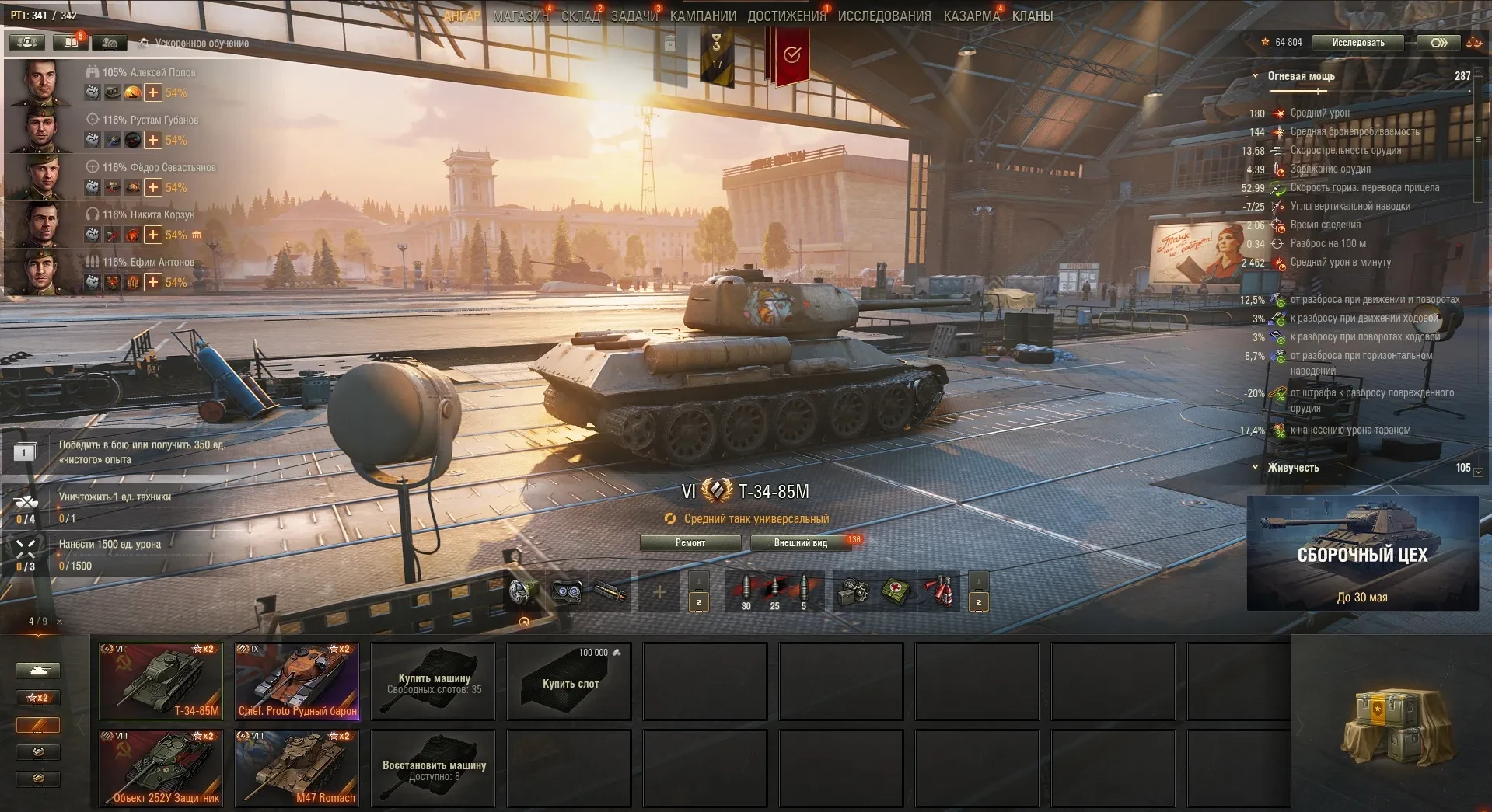This screenshot has height=812, width=1492.
Task: Open the ЗАДАЧИ tab
Action: click(634, 16)
